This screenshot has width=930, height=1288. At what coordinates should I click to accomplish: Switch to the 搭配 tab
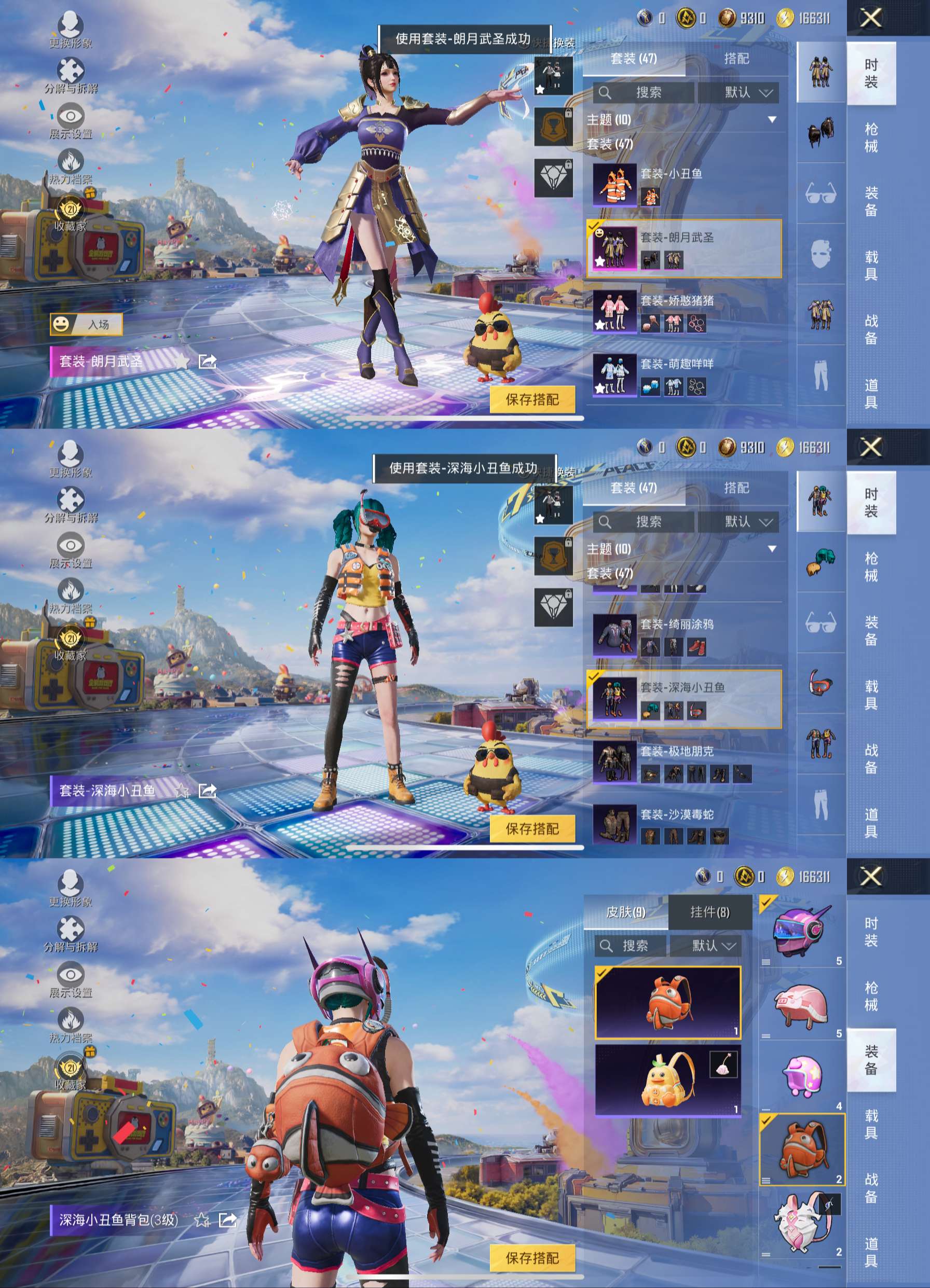pyautogui.click(x=736, y=59)
